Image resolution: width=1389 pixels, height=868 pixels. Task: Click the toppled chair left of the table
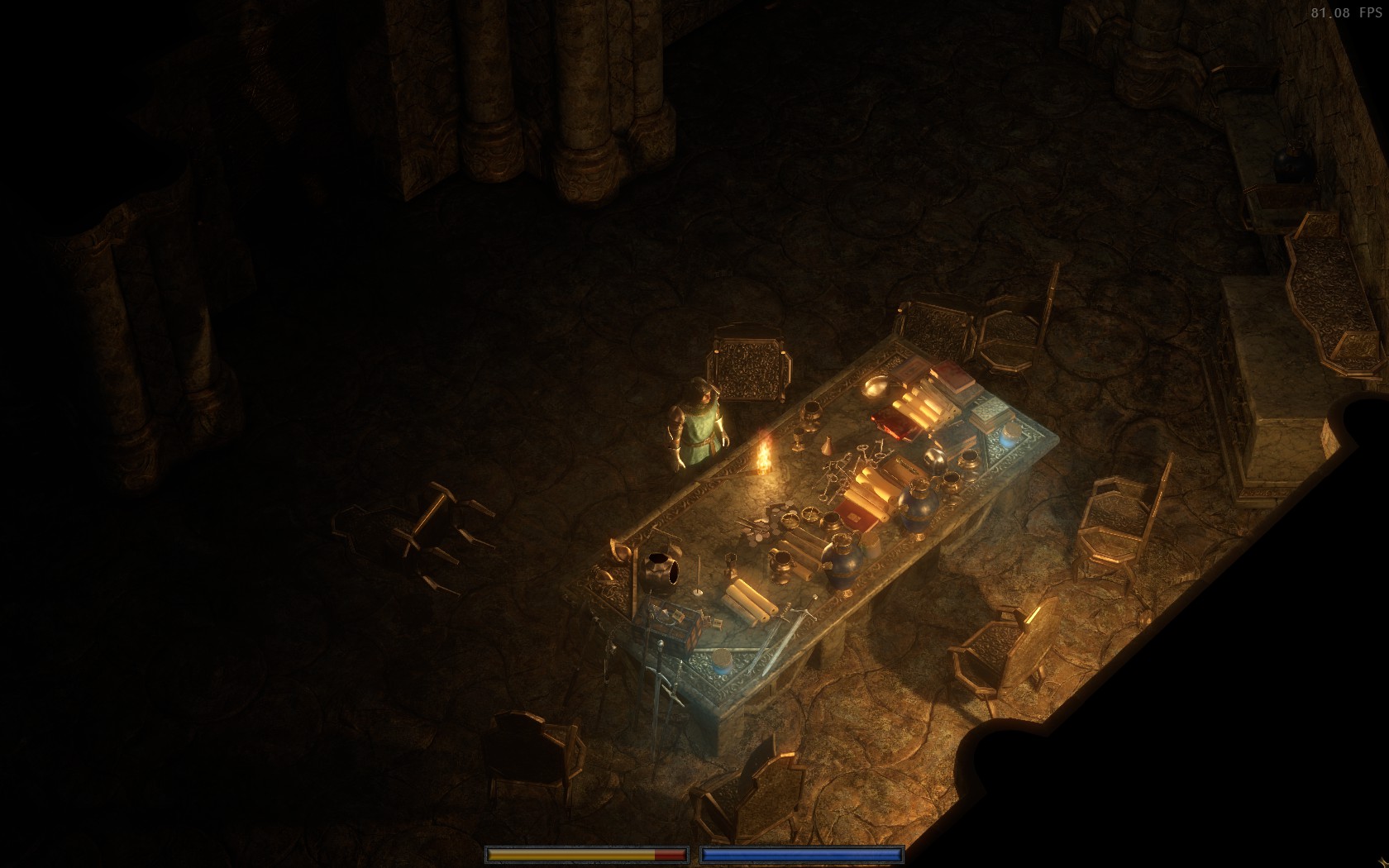413,529
